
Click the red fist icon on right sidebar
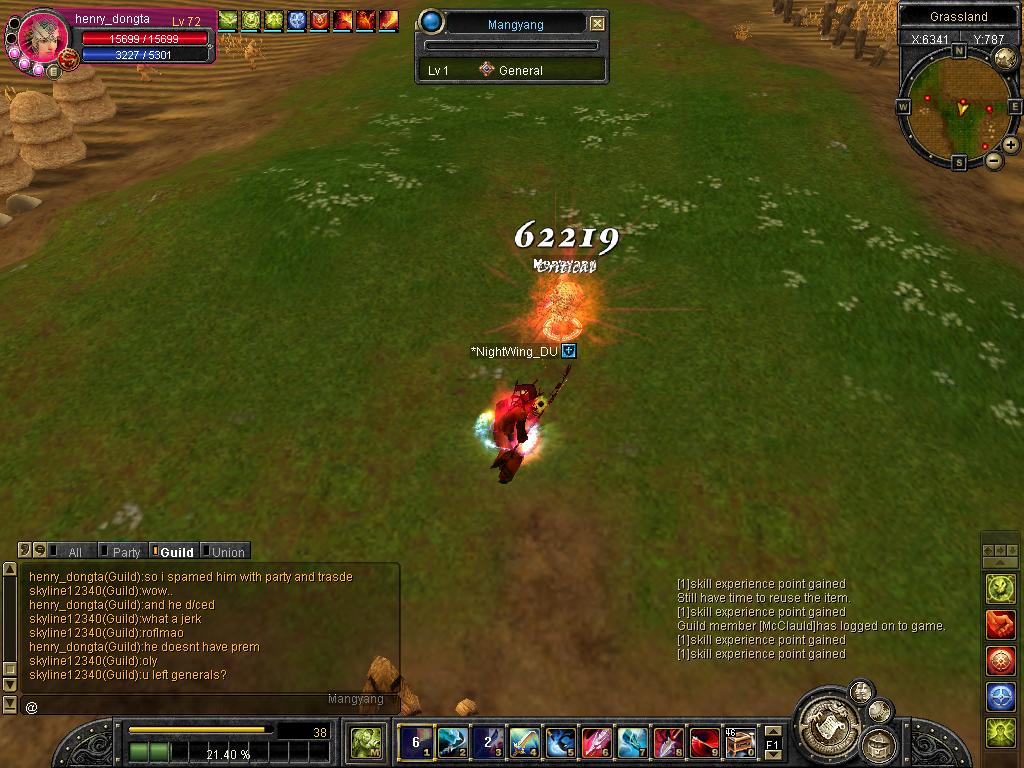(x=1001, y=625)
